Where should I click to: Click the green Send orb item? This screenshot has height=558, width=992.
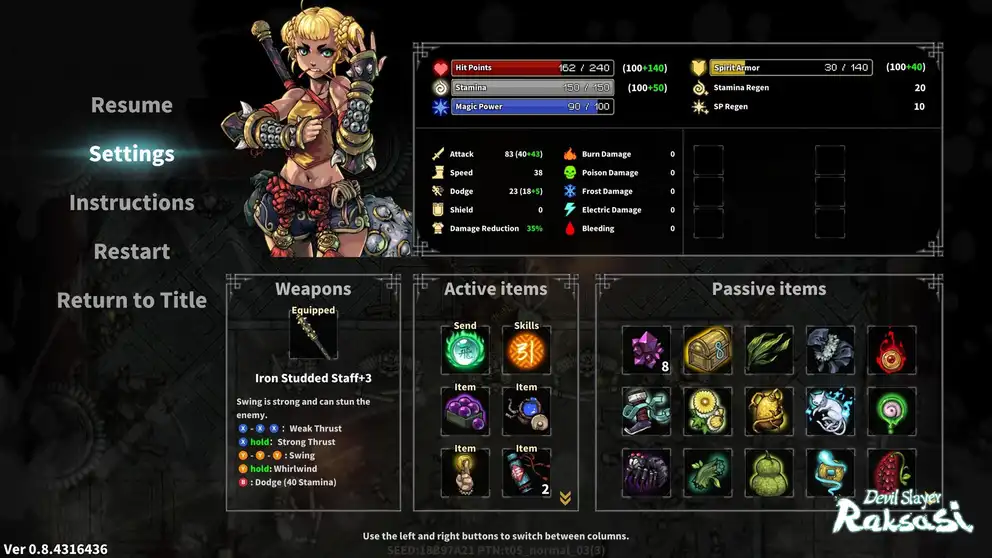click(465, 352)
